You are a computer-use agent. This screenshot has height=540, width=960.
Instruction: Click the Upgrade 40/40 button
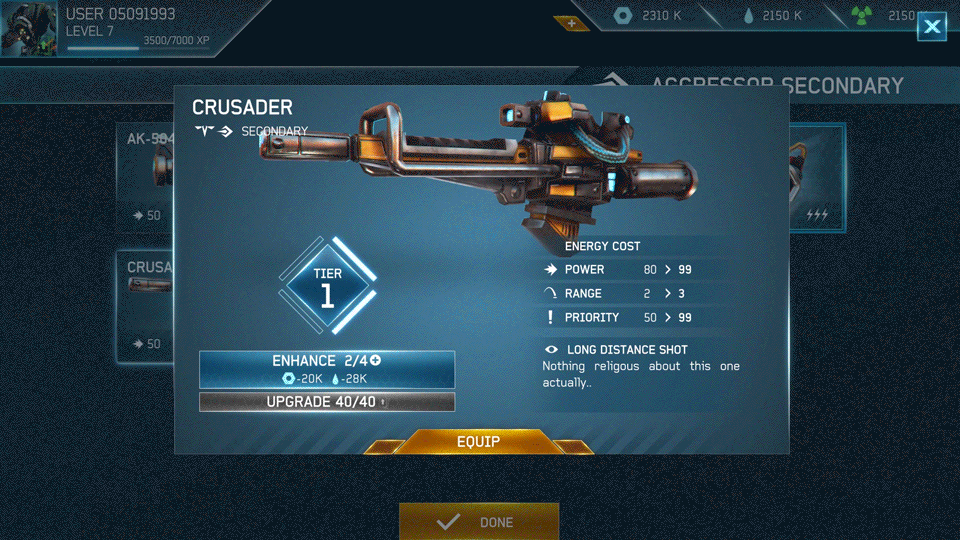point(327,402)
